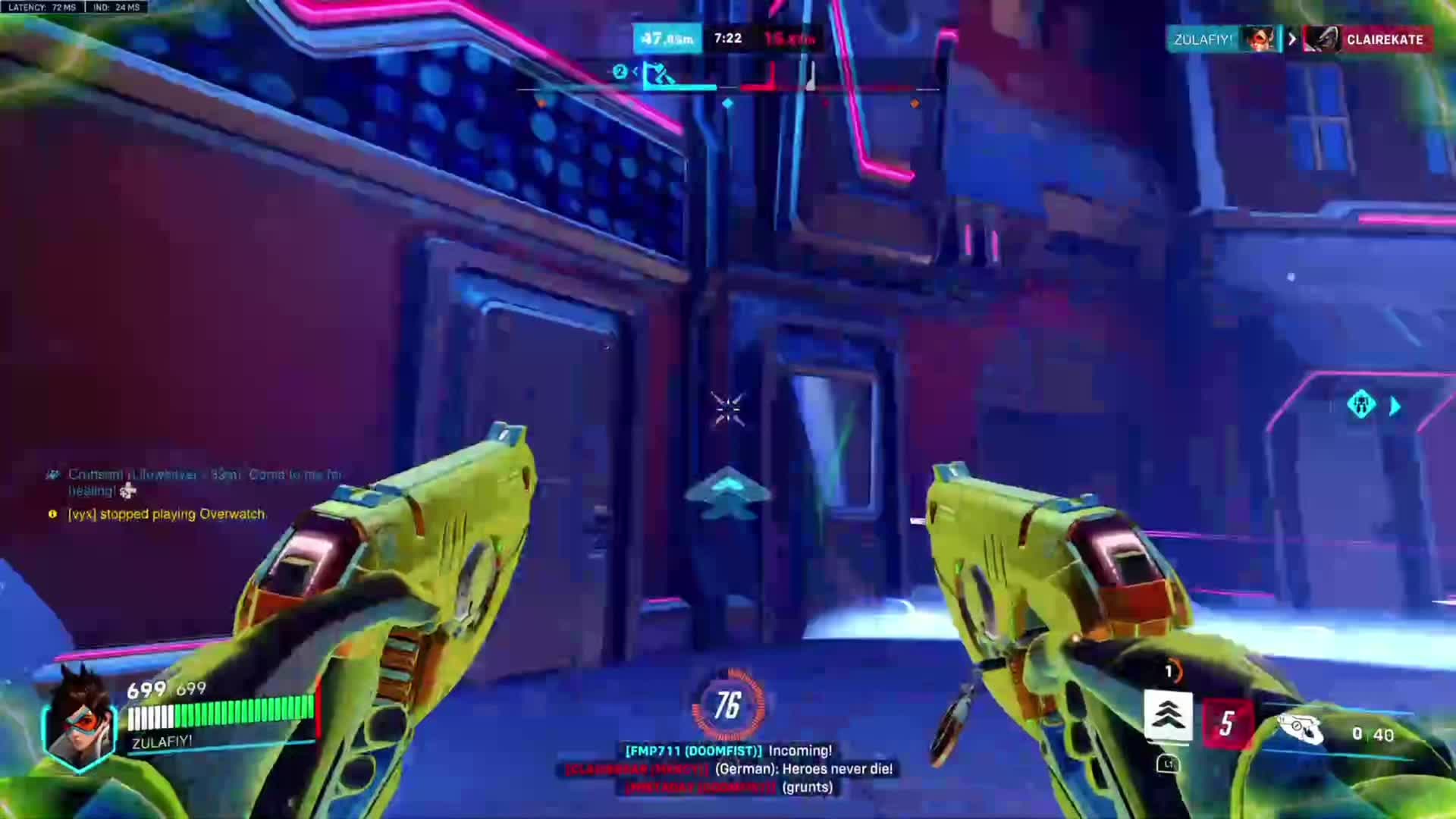The width and height of the screenshot is (1456, 819).
Task: Click the Pulse Pistols weapon icon
Action: (1300, 730)
